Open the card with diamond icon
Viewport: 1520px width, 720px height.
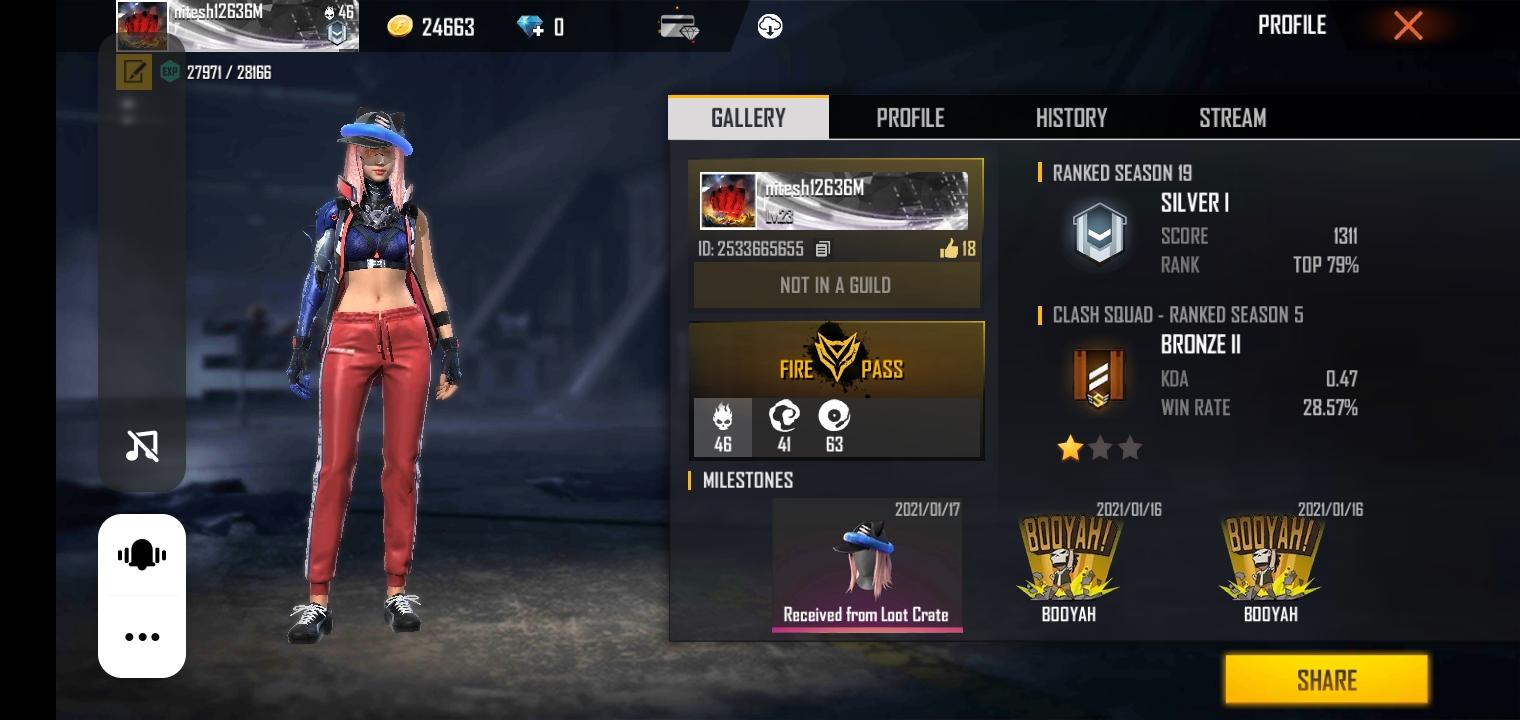pyautogui.click(x=679, y=27)
